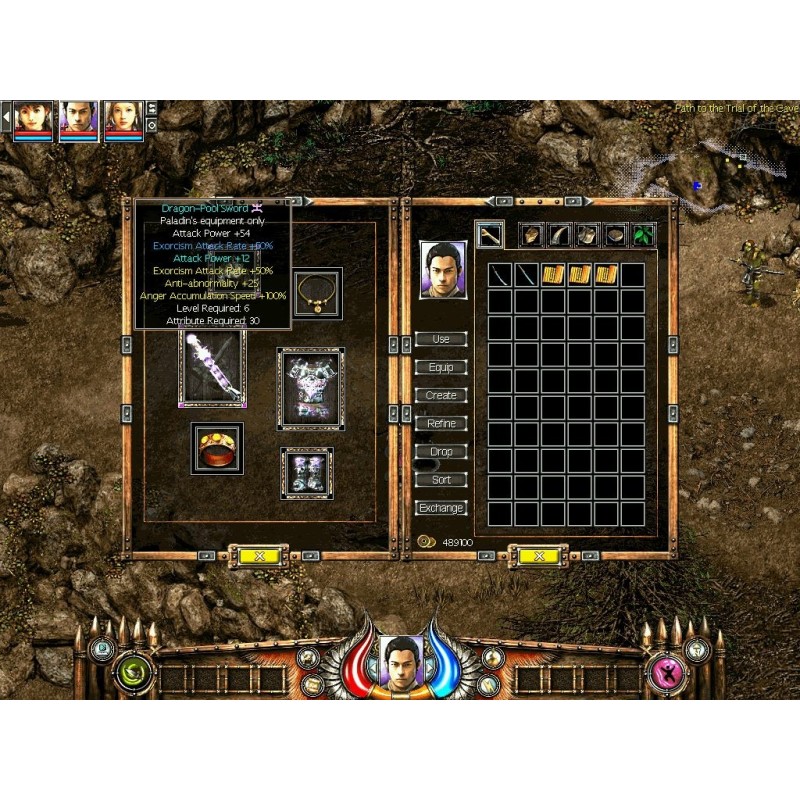This screenshot has height=800, width=800.
Task: Equip the selected item with Equip button
Action: tap(441, 367)
